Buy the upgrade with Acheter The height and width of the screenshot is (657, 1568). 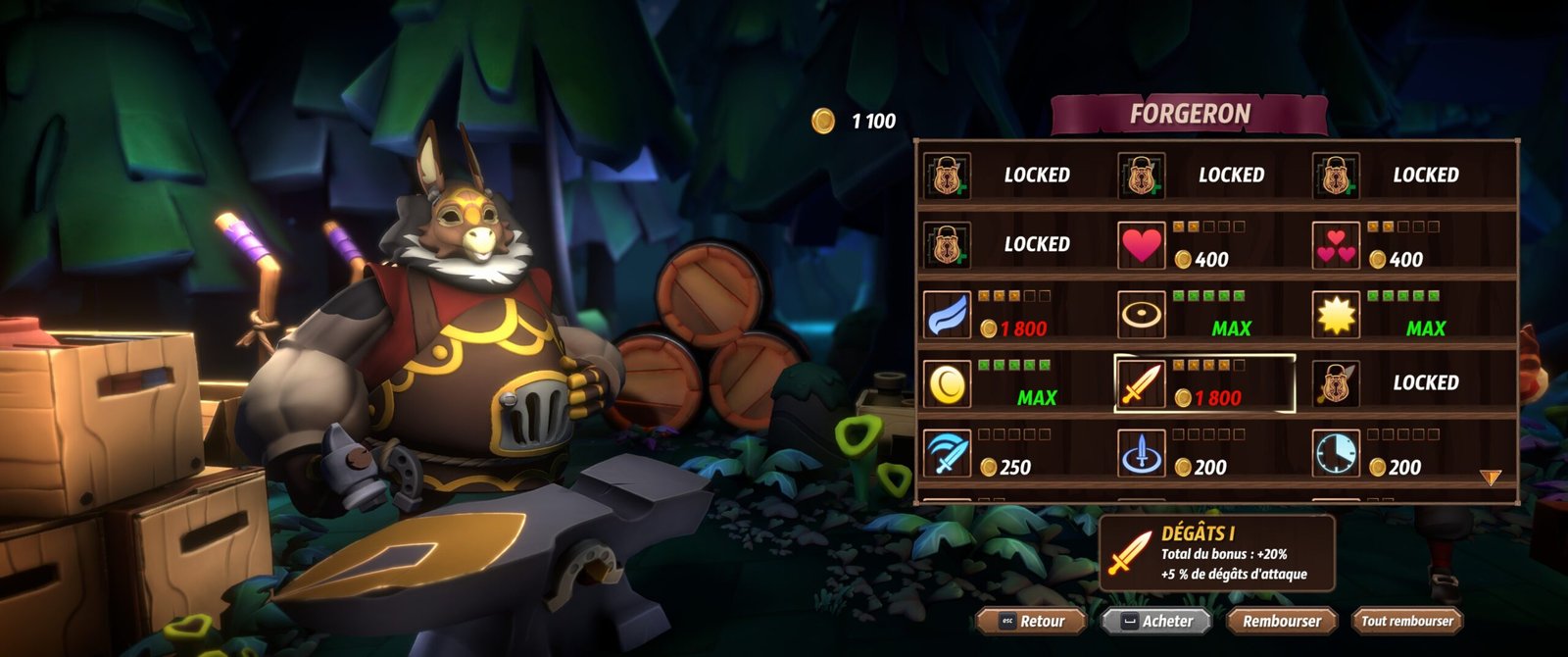pyautogui.click(x=1156, y=621)
